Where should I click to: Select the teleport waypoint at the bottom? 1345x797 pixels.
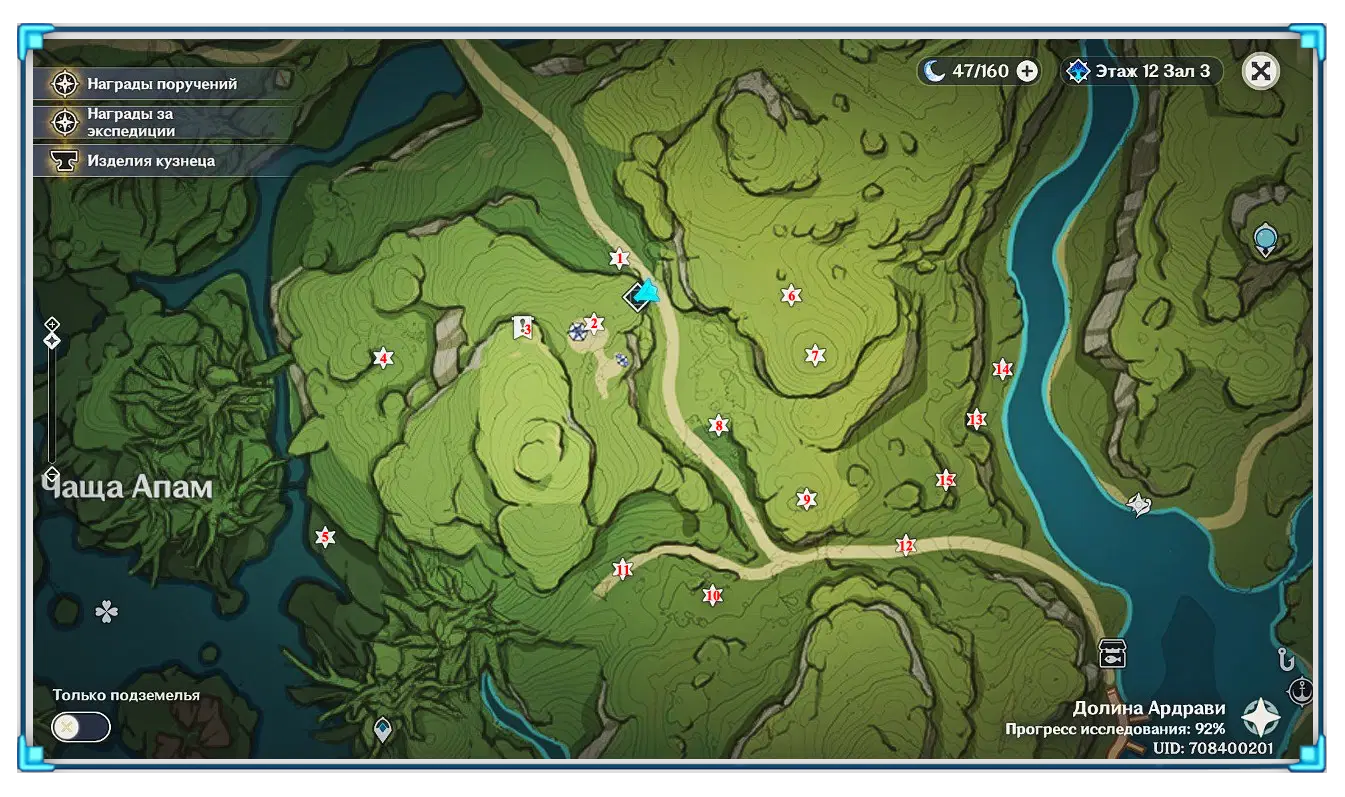point(382,729)
